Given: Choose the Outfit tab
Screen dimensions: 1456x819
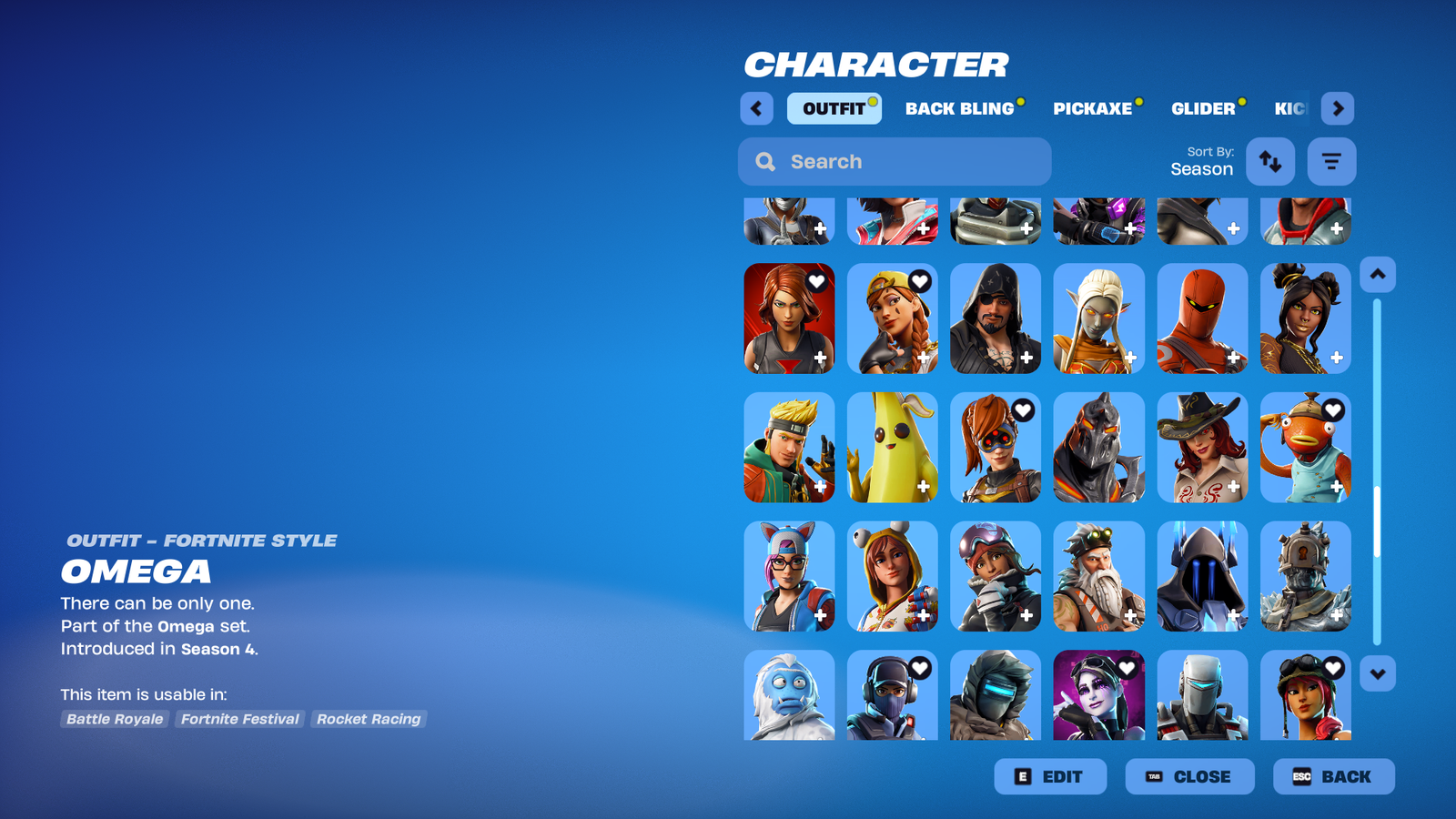Looking at the screenshot, I should tap(834, 108).
